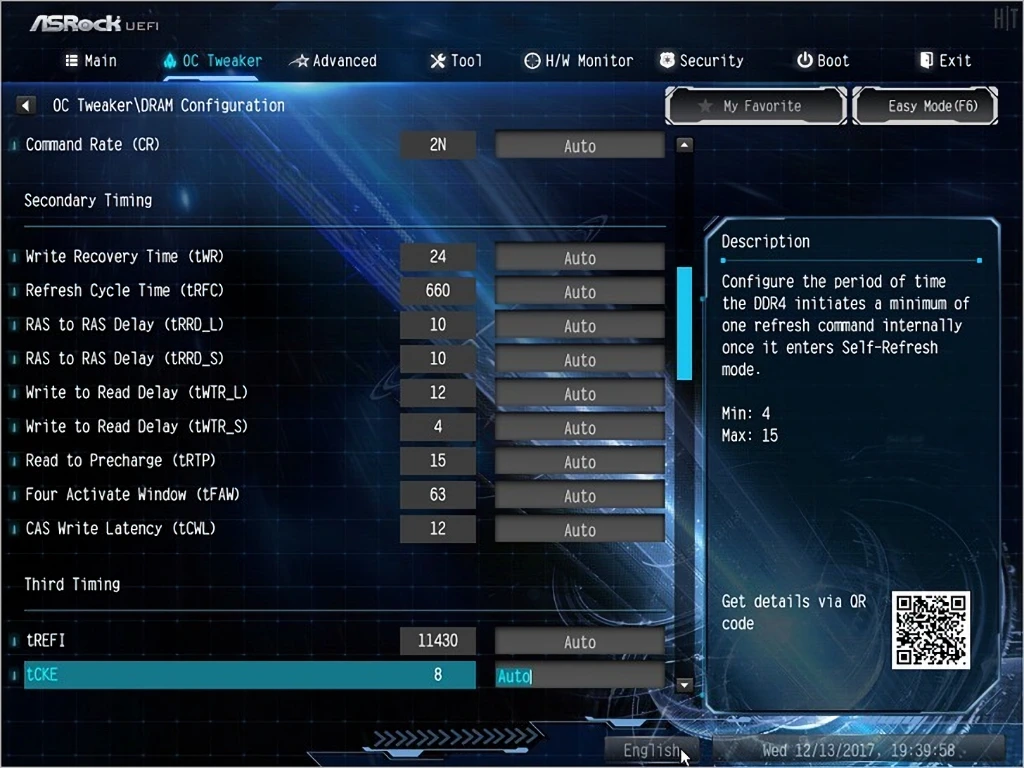Edit the Command Rate (CR) Auto field

(x=579, y=146)
